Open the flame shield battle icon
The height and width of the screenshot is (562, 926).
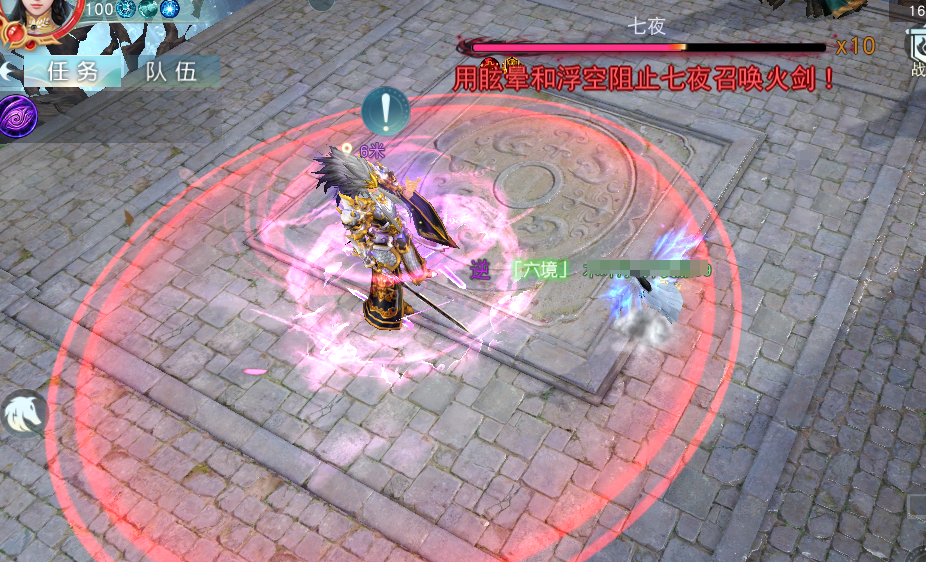(916, 45)
